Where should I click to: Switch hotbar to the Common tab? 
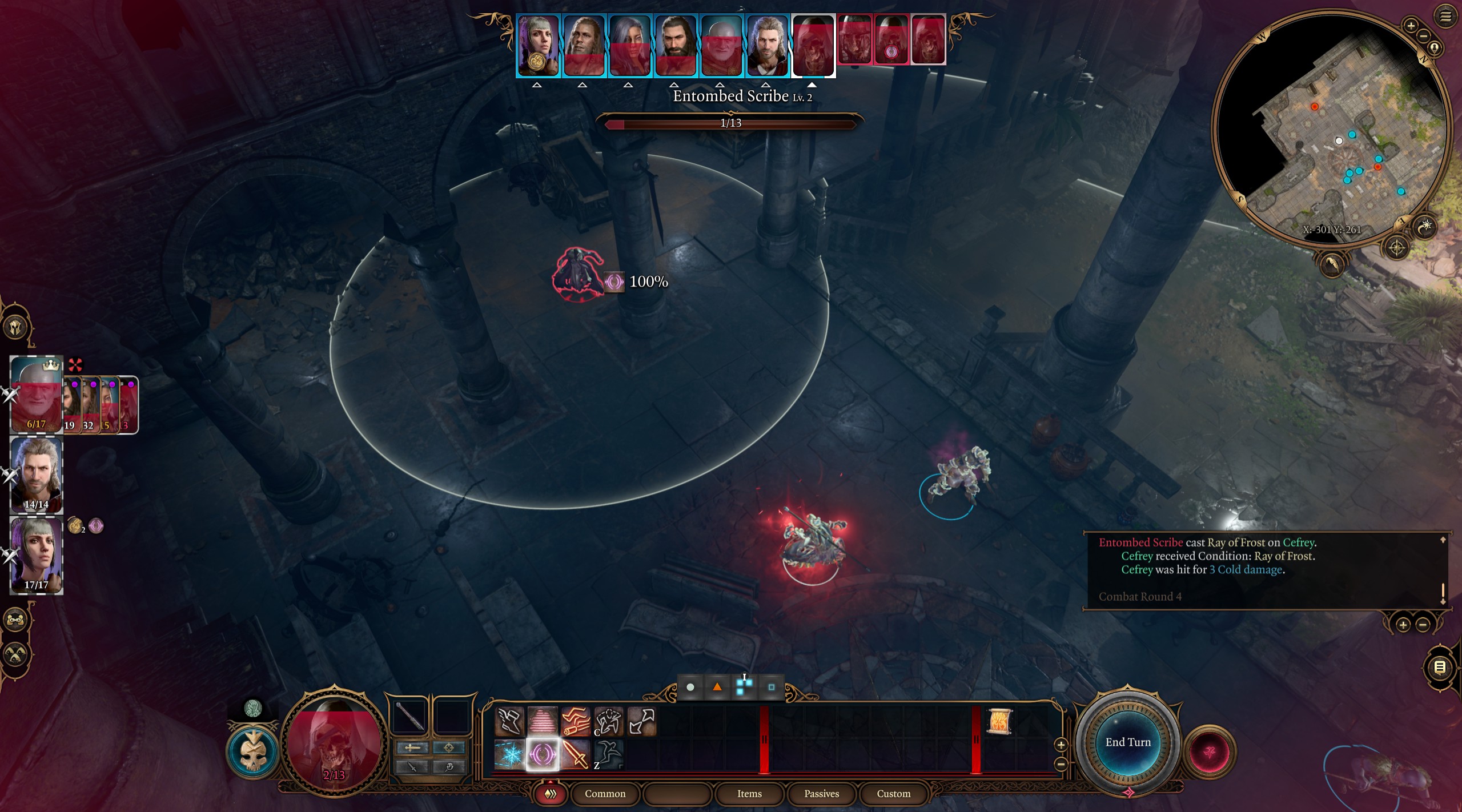[605, 794]
